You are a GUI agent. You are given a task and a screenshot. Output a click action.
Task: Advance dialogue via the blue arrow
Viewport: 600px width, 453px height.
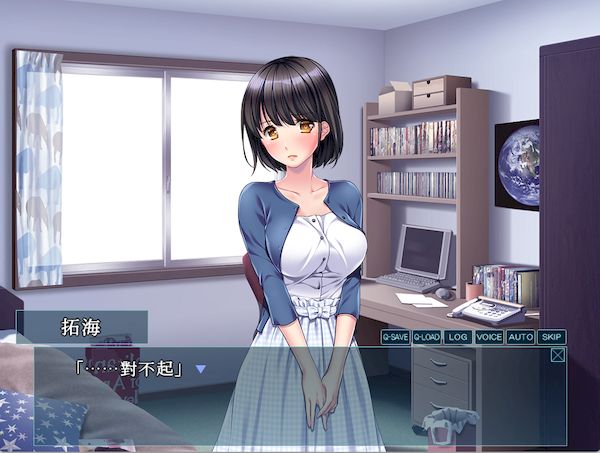[x=200, y=369]
